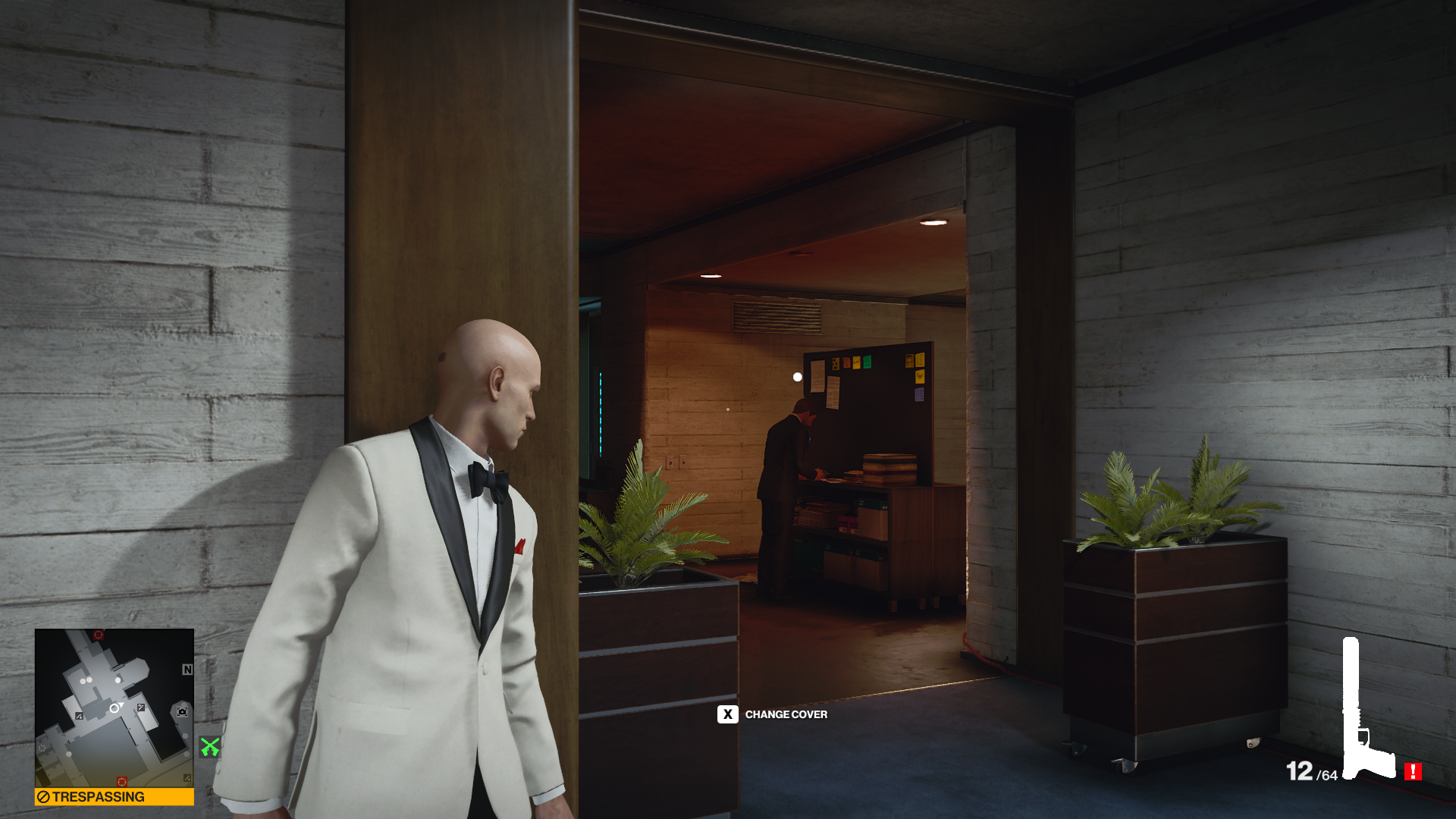Select the security camera icon on the minimap

point(183,711)
